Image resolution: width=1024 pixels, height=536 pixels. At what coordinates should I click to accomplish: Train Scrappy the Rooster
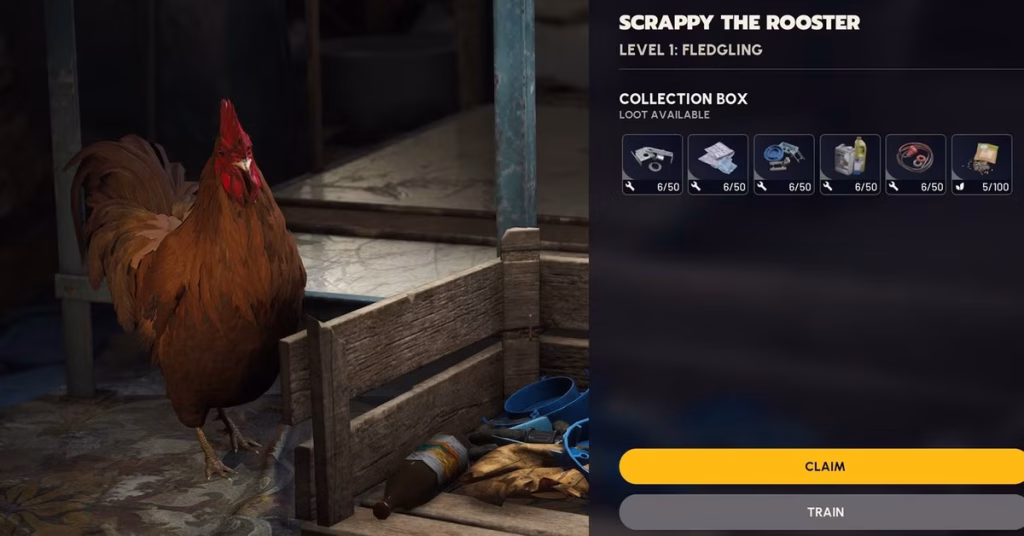point(824,512)
